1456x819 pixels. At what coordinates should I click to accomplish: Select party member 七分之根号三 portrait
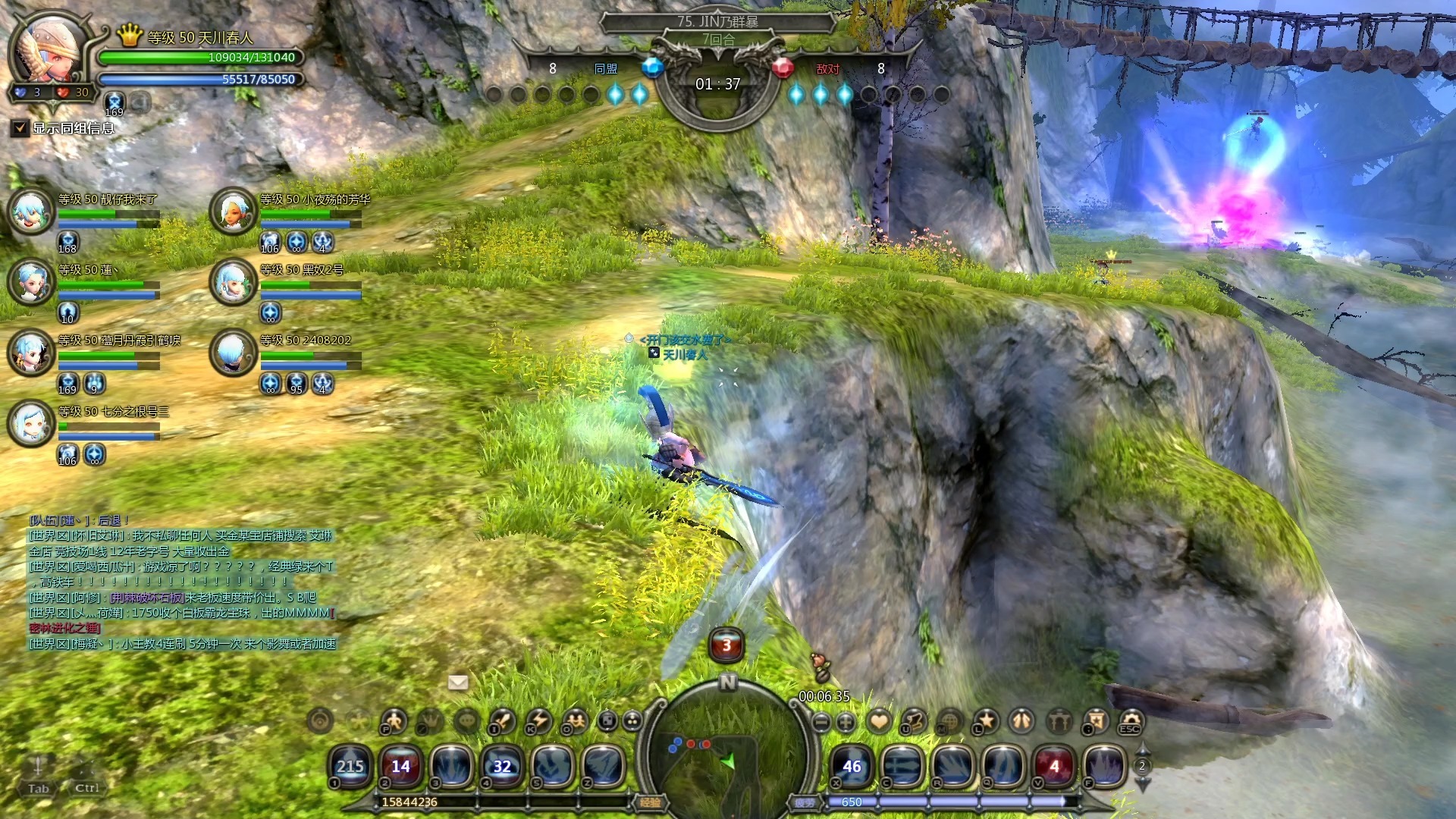click(31, 423)
